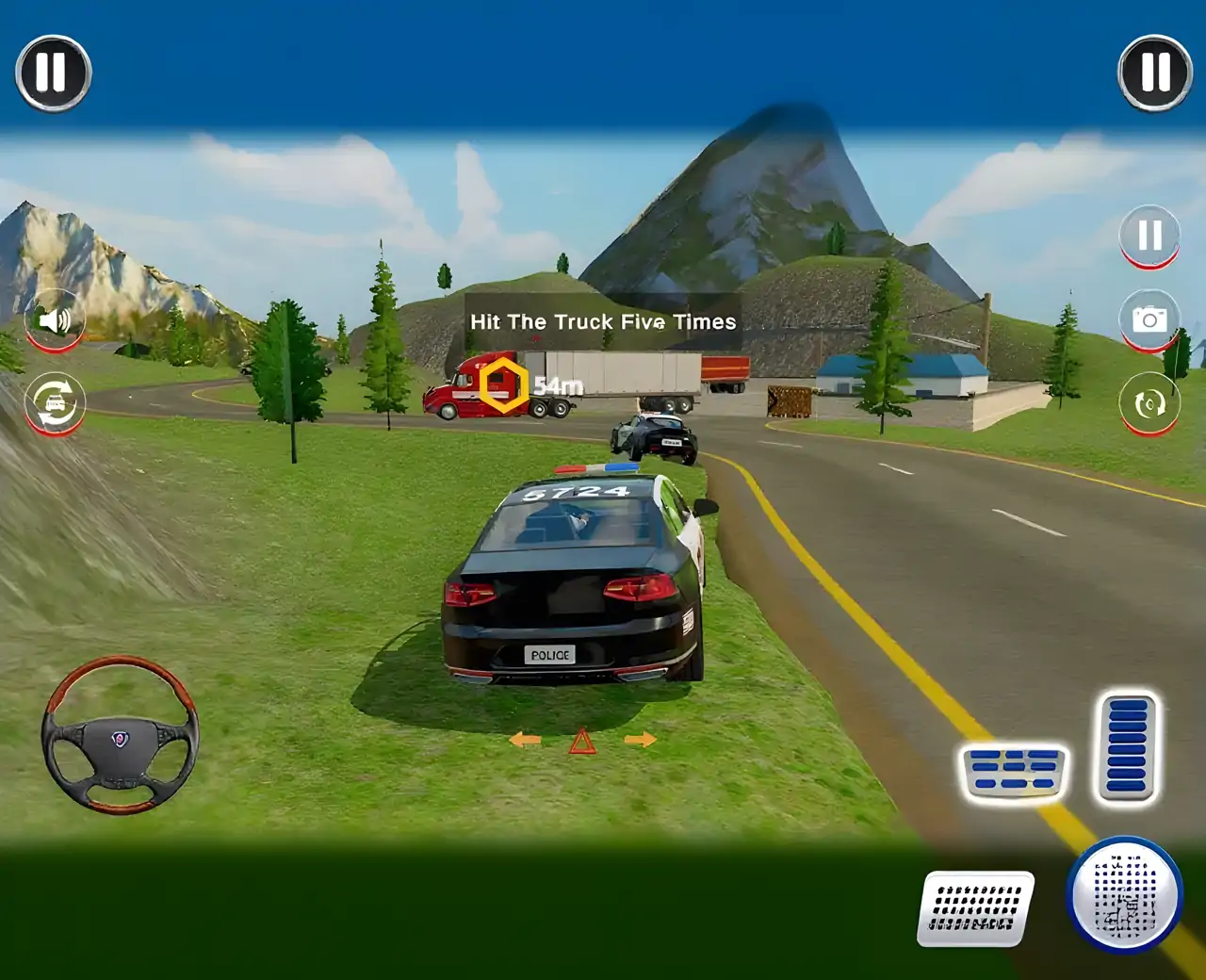Pause using the small button above the camera

coord(1149,236)
